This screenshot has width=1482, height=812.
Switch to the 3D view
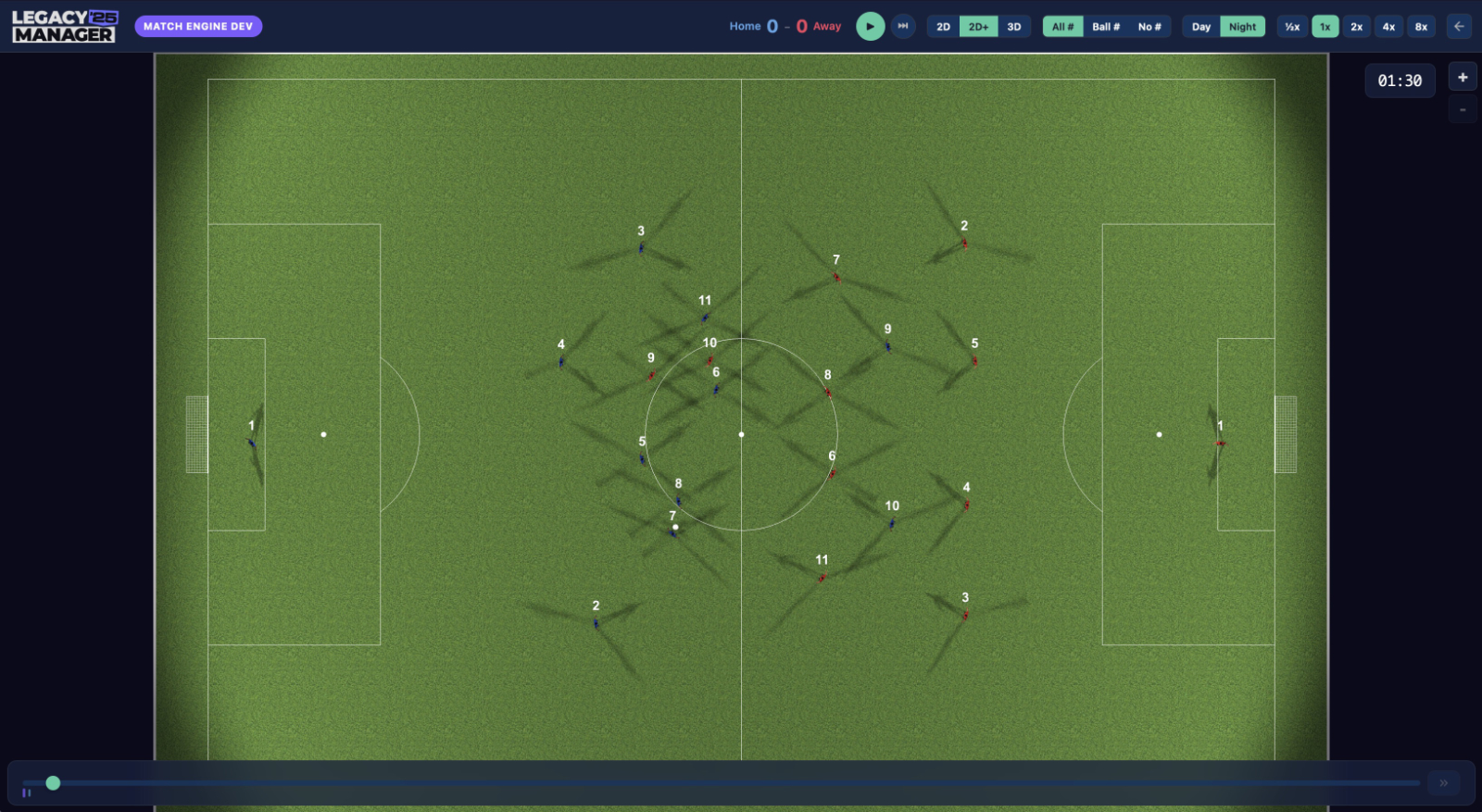pyautogui.click(x=1014, y=27)
